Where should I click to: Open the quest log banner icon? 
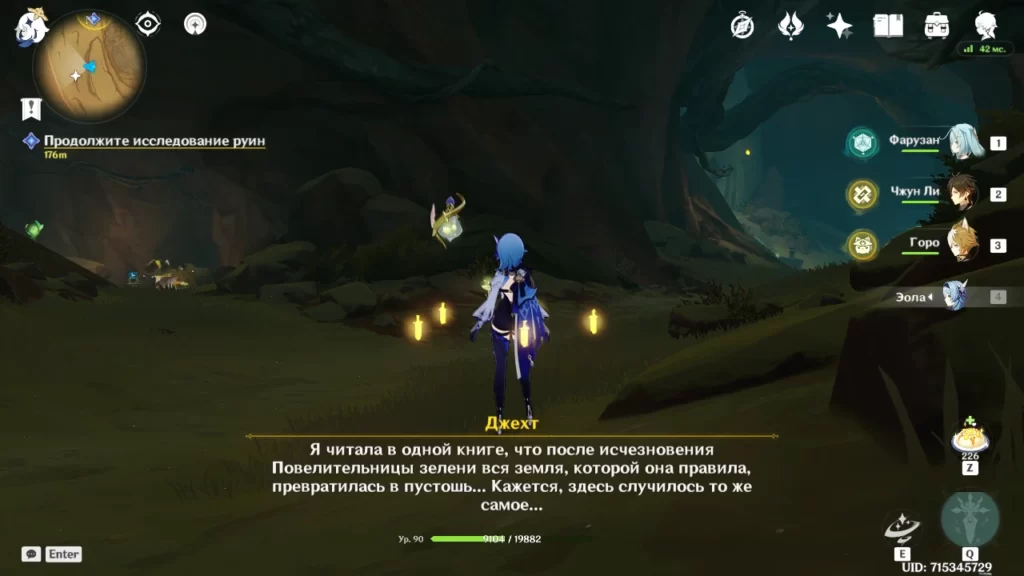pyautogui.click(x=31, y=109)
